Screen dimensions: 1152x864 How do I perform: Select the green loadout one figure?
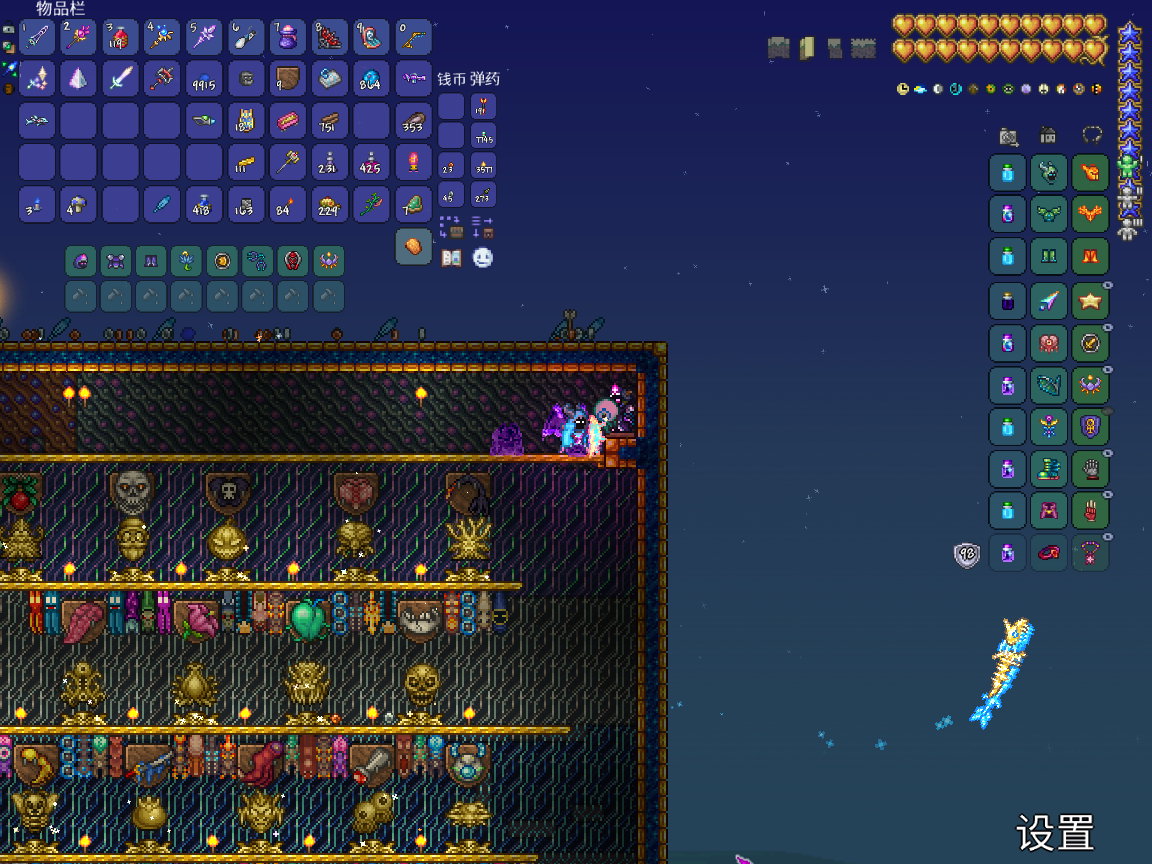point(1129,166)
